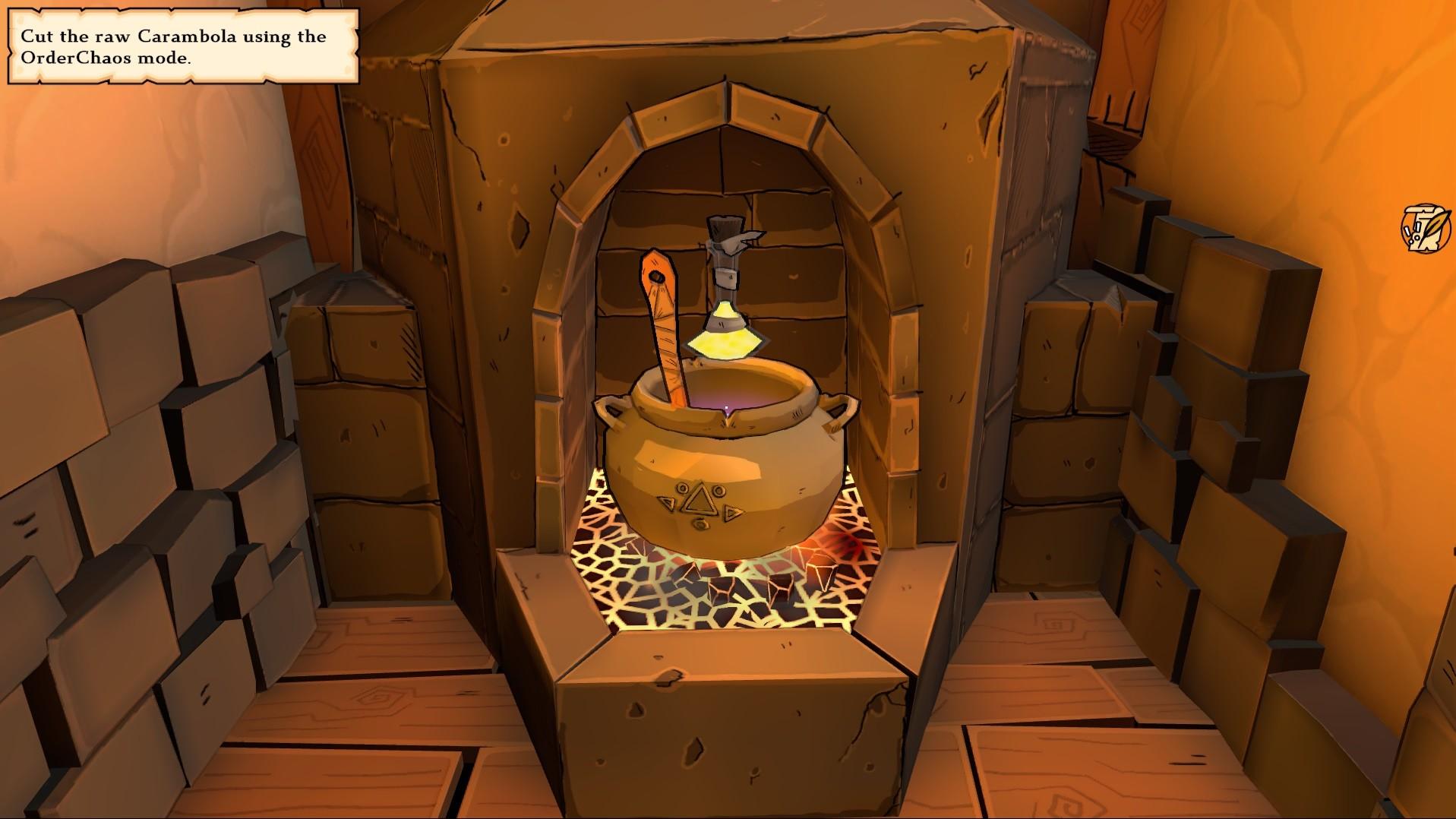Click the feather quill on the journal icon
The height and width of the screenshot is (819, 1456).
pyautogui.click(x=1435, y=222)
